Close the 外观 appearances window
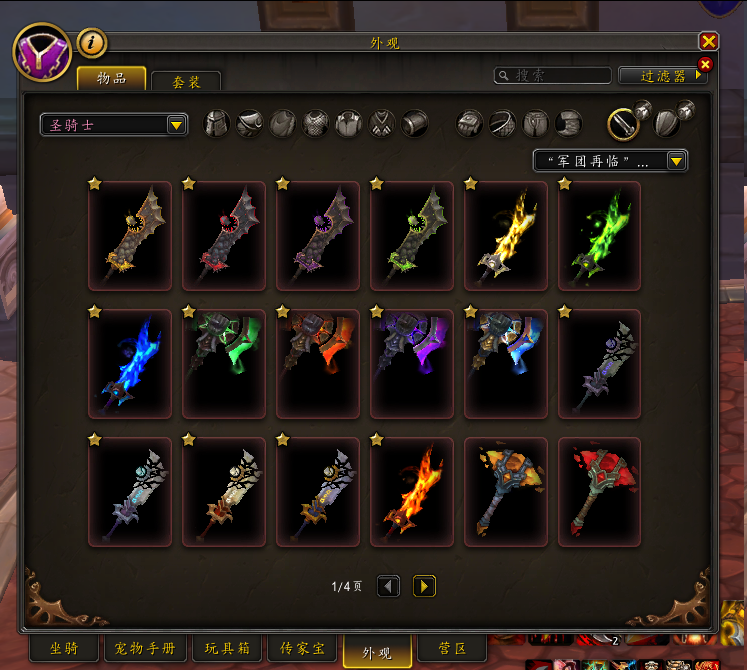Viewport: 747px width, 670px height. click(x=709, y=41)
